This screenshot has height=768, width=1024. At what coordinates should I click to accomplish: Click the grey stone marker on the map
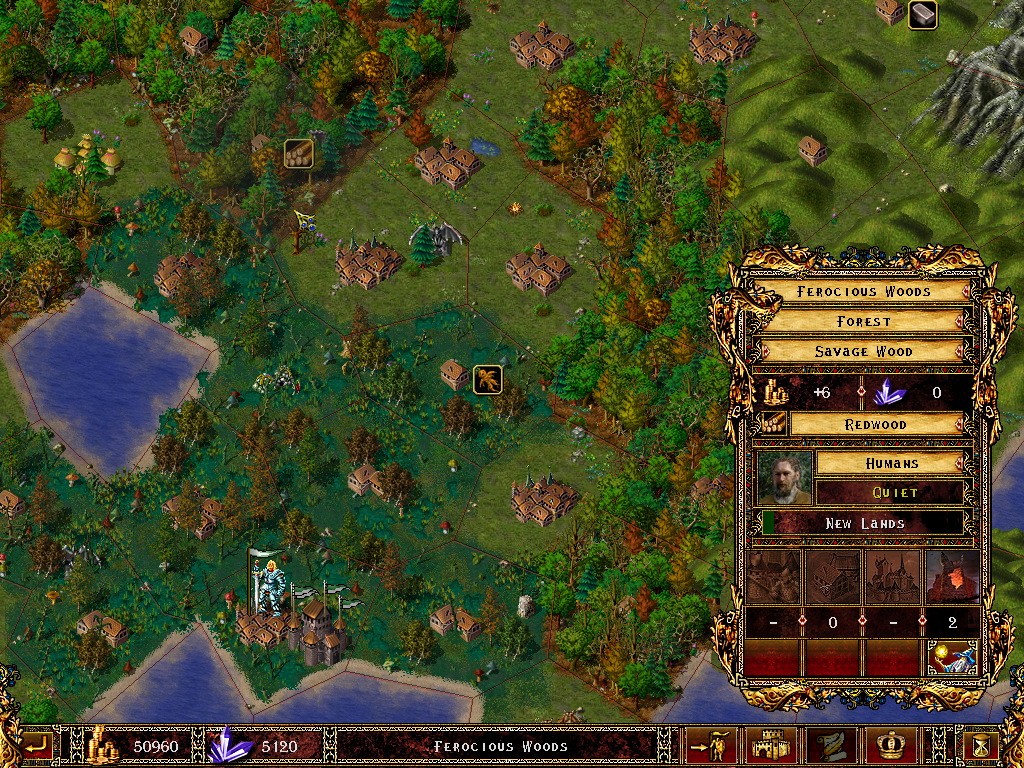coord(922,15)
